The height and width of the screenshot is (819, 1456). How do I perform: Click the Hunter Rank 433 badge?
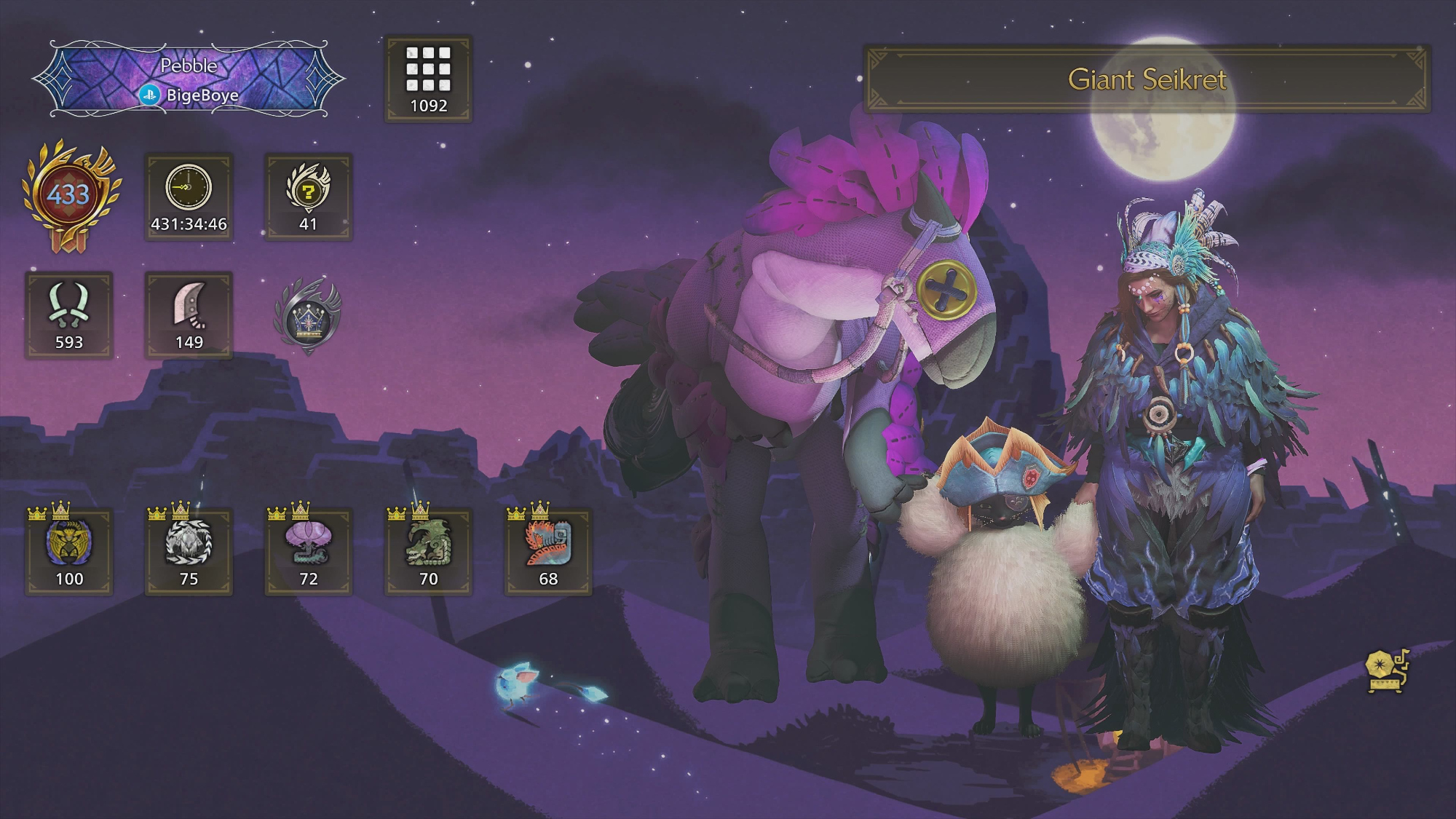(x=69, y=195)
